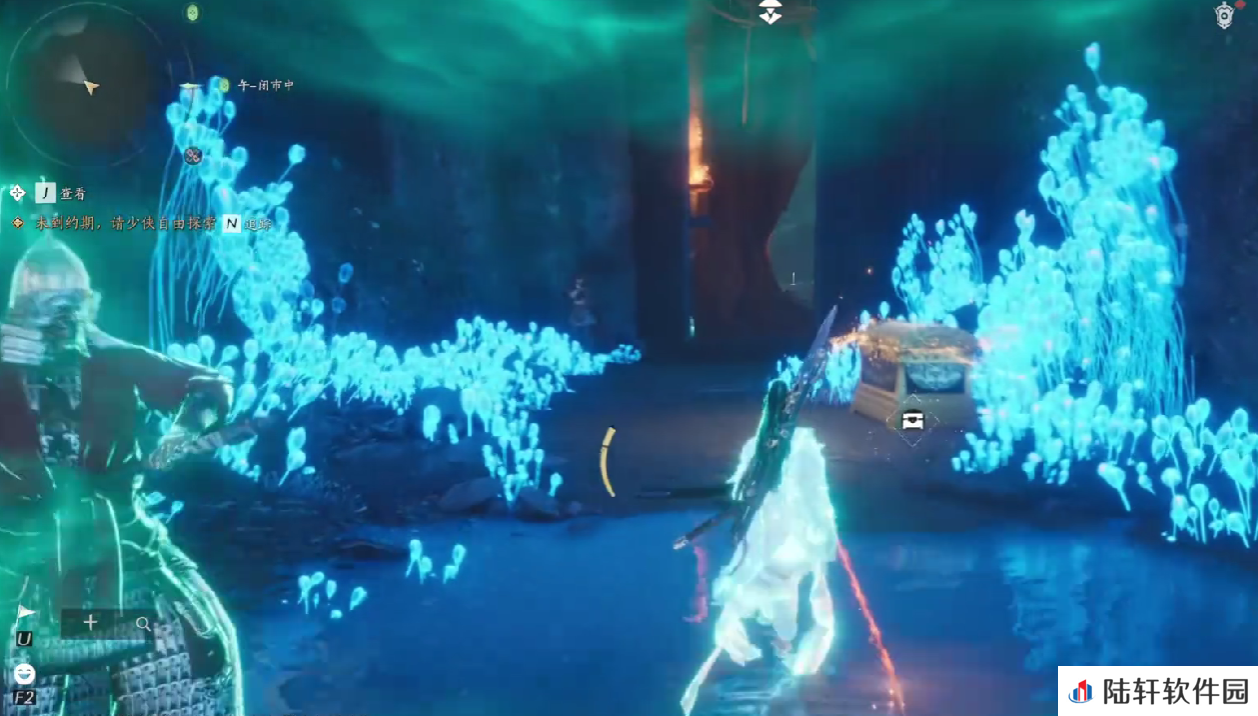Click the treasure chest interaction marker
The height and width of the screenshot is (716, 1258).
(912, 420)
